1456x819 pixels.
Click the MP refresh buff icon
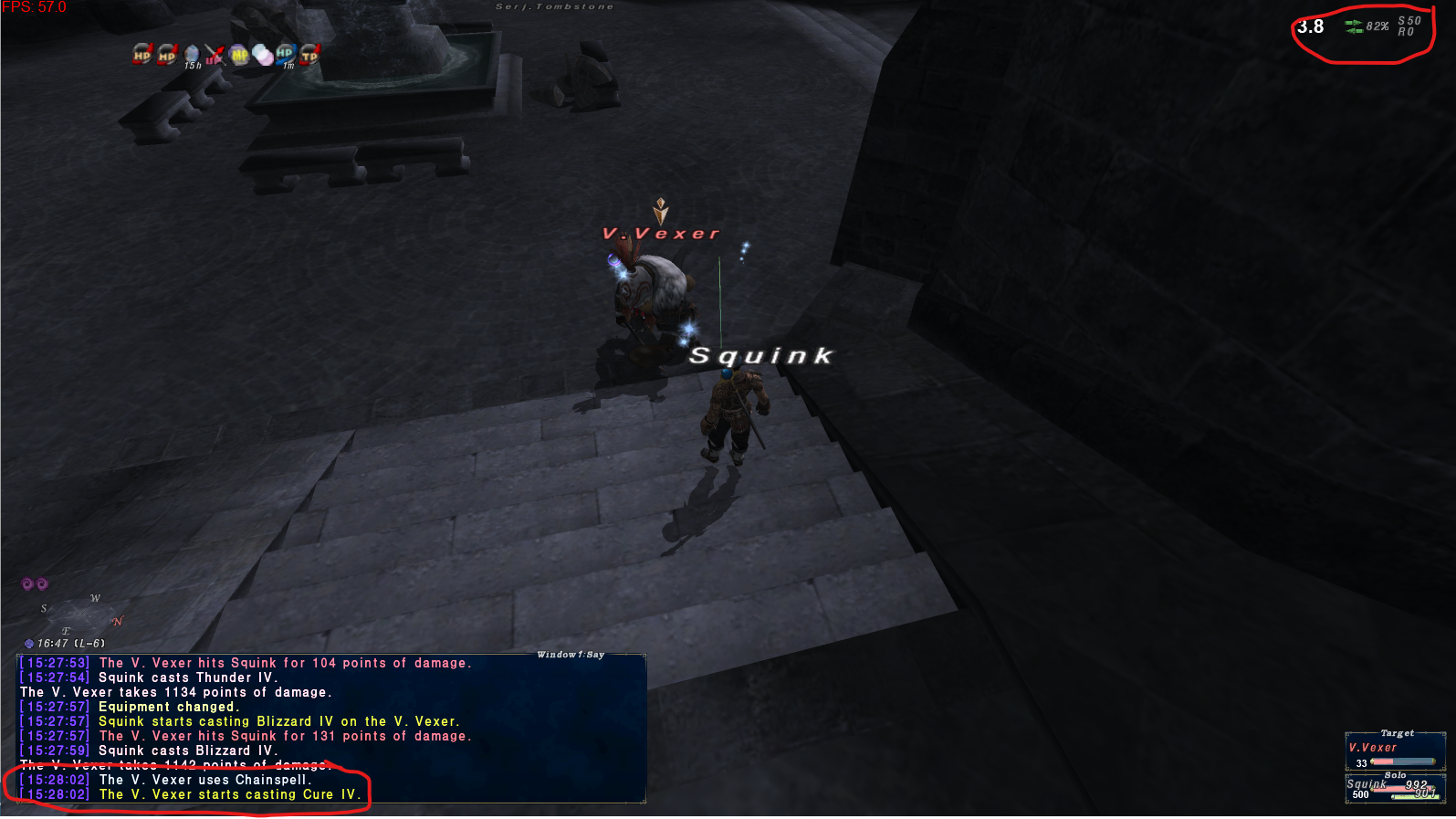[x=238, y=55]
